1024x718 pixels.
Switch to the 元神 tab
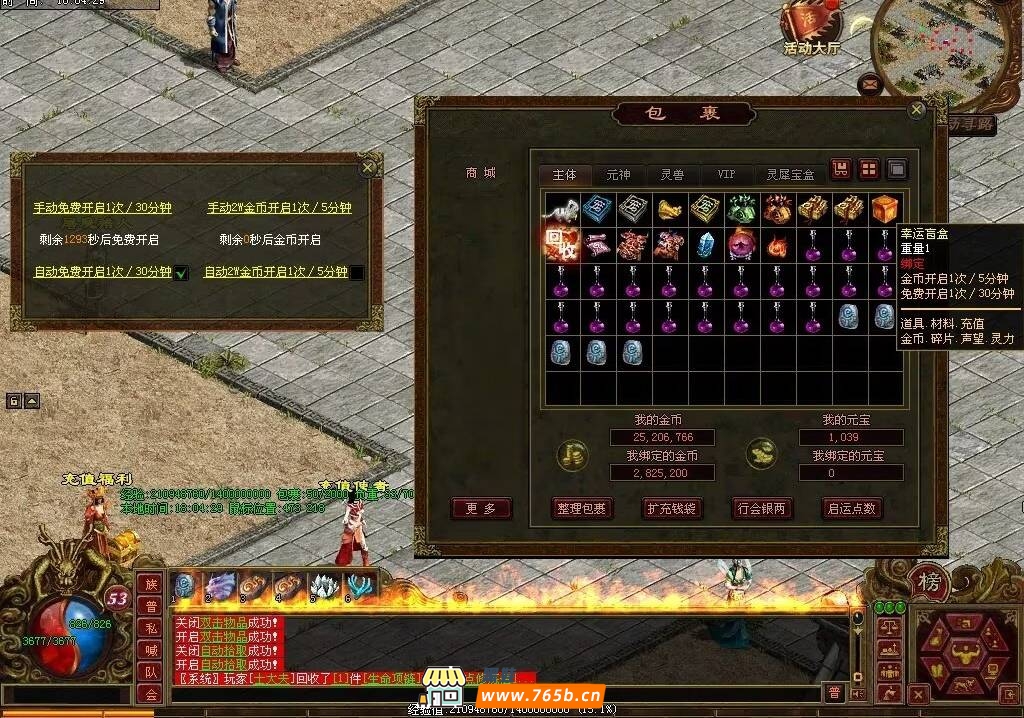pyautogui.click(x=619, y=174)
